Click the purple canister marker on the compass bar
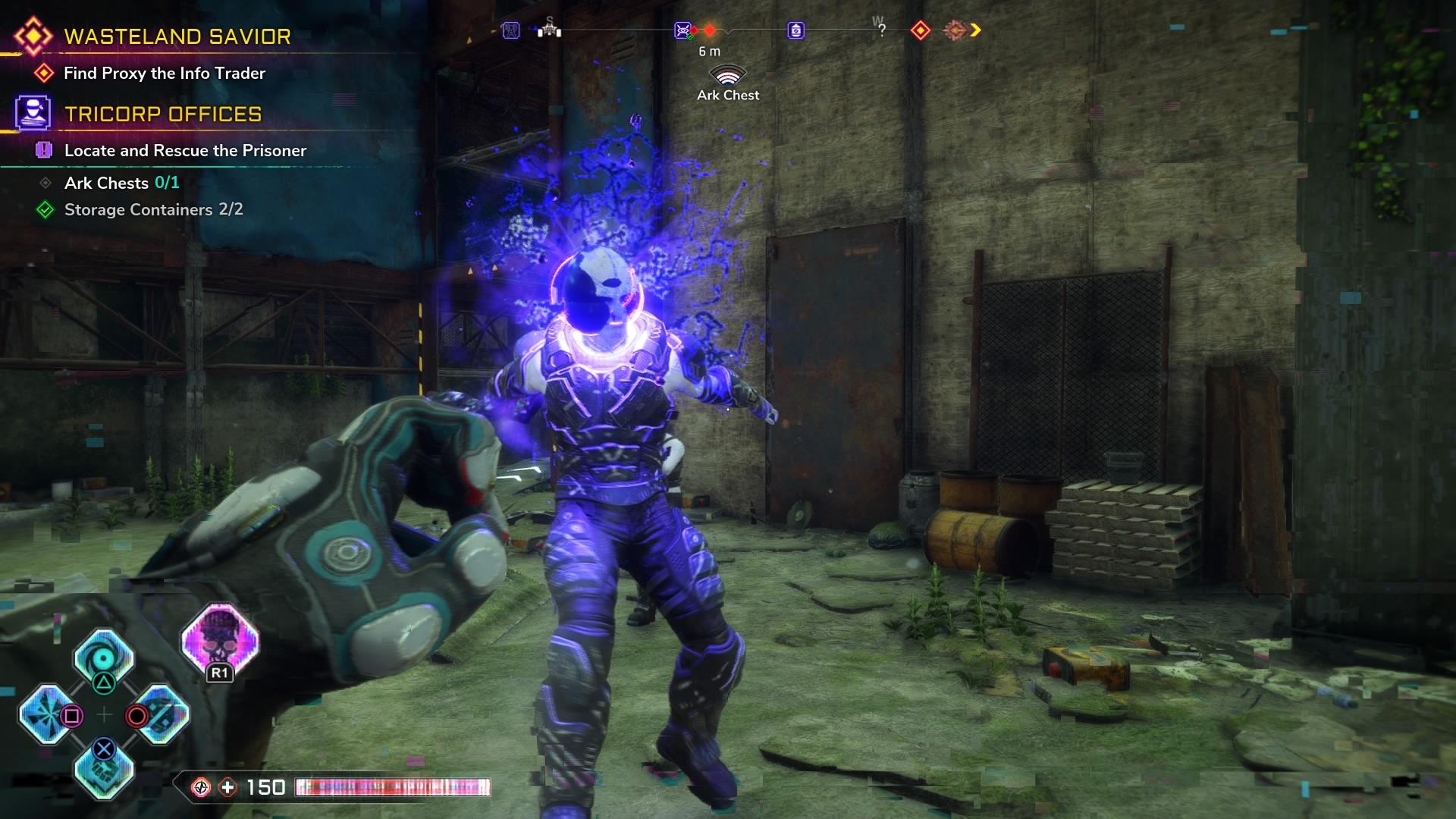Image resolution: width=1456 pixels, height=819 pixels. [795, 29]
